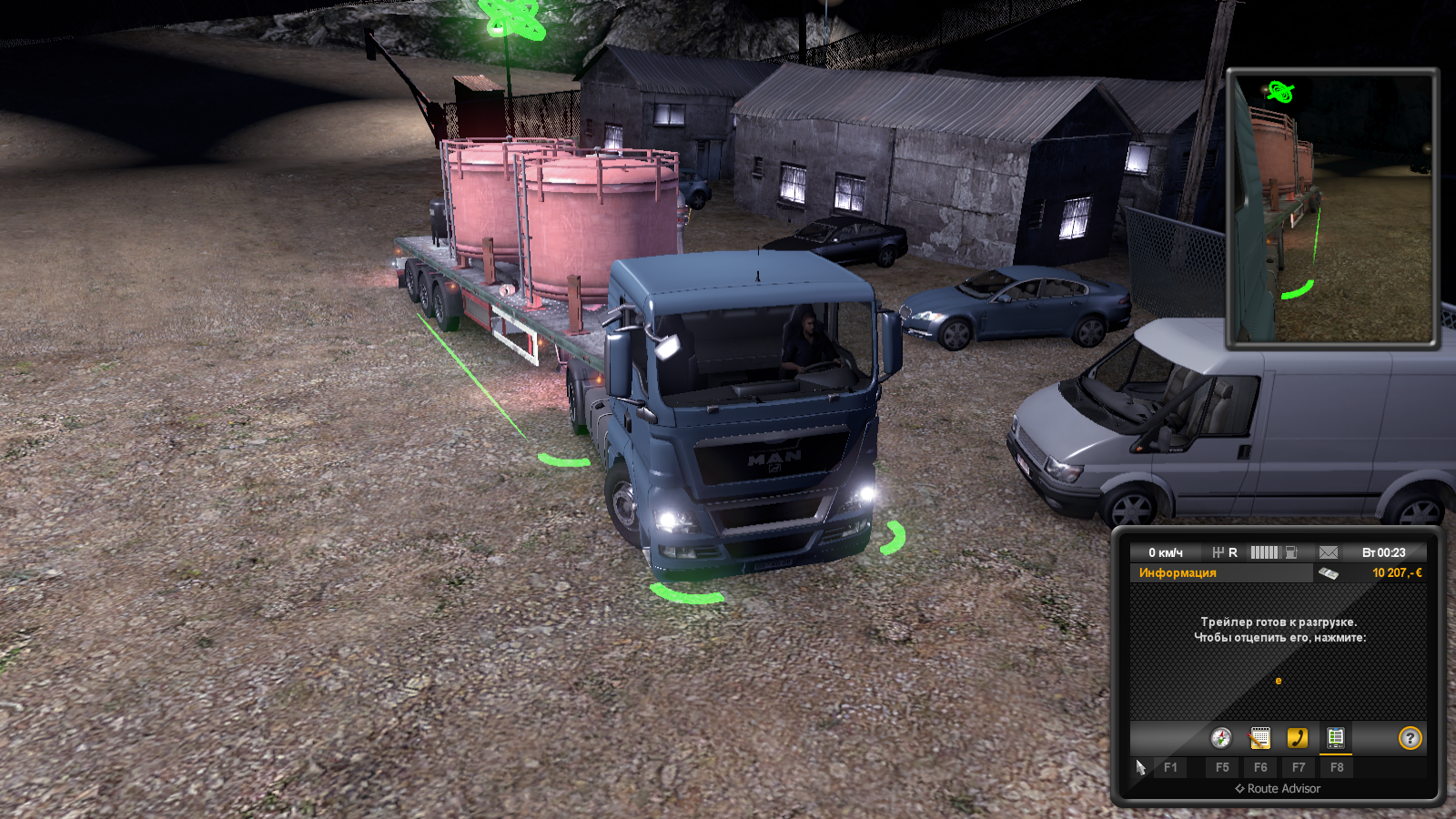Switch to the notepad calendar tab
The image size is (1456, 819).
tap(1259, 738)
